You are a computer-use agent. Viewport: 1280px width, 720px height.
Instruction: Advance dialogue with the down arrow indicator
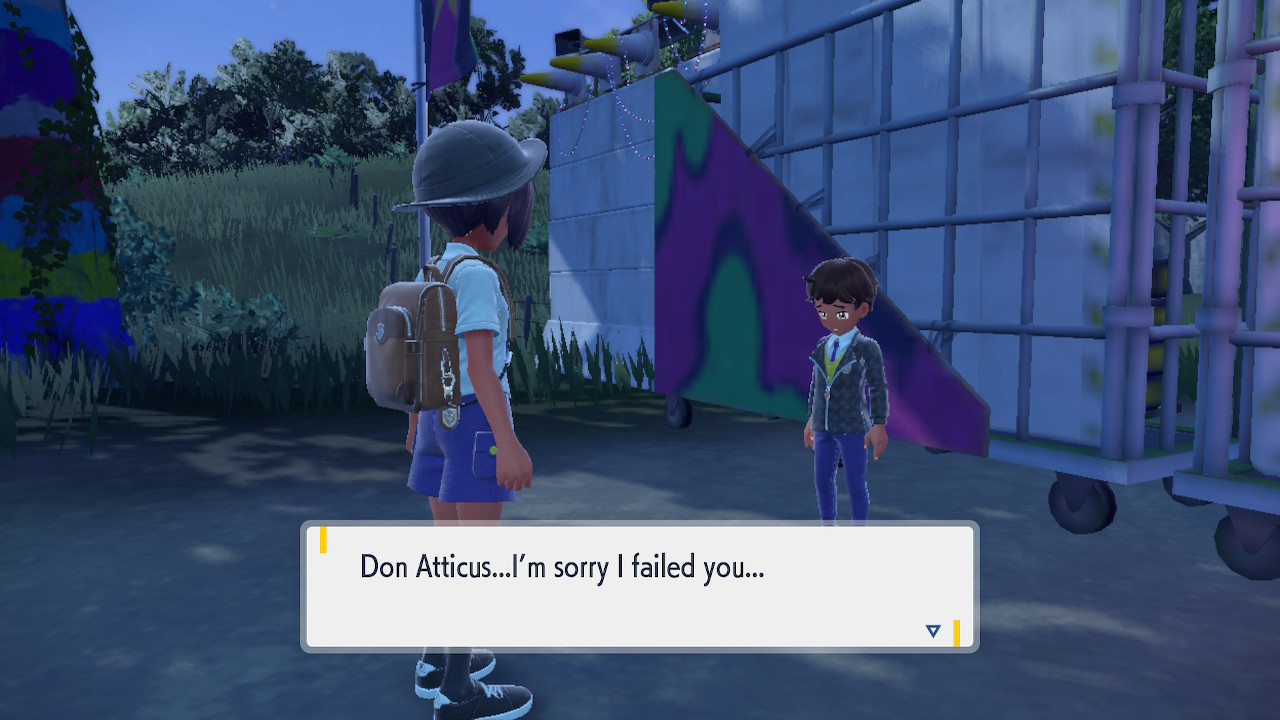[x=933, y=631]
